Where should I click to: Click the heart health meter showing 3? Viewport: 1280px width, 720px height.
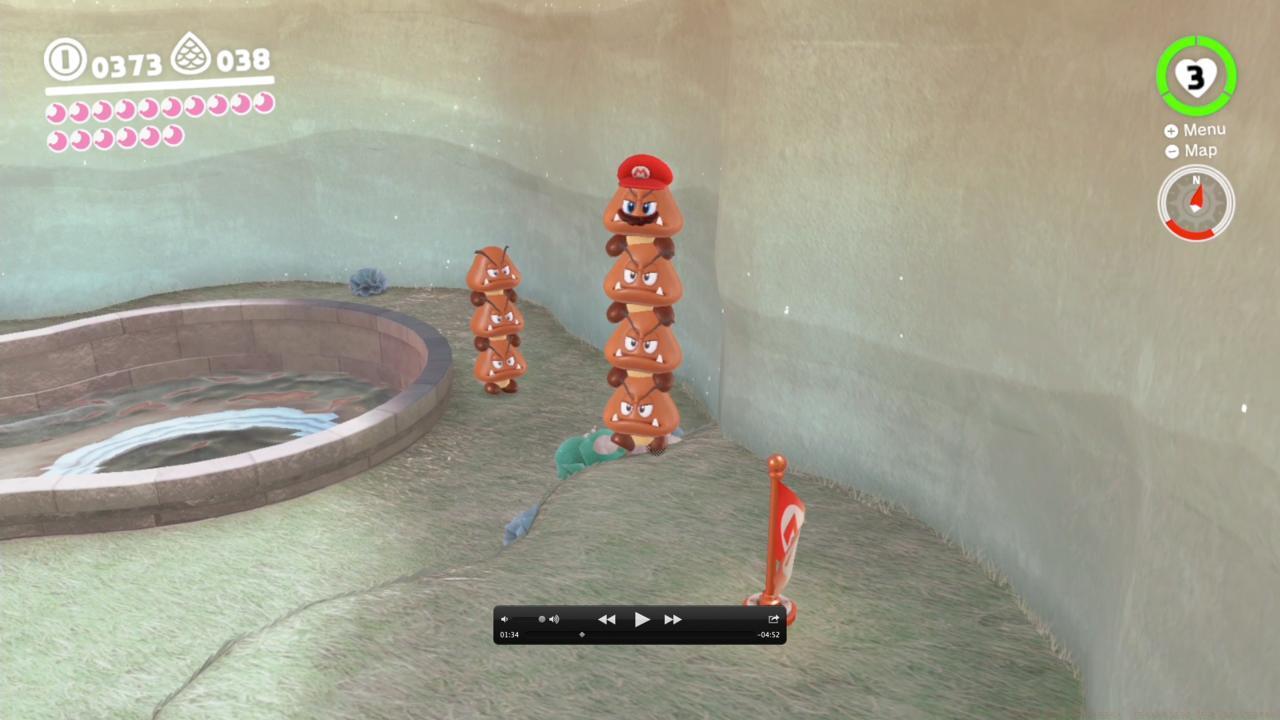click(1196, 76)
